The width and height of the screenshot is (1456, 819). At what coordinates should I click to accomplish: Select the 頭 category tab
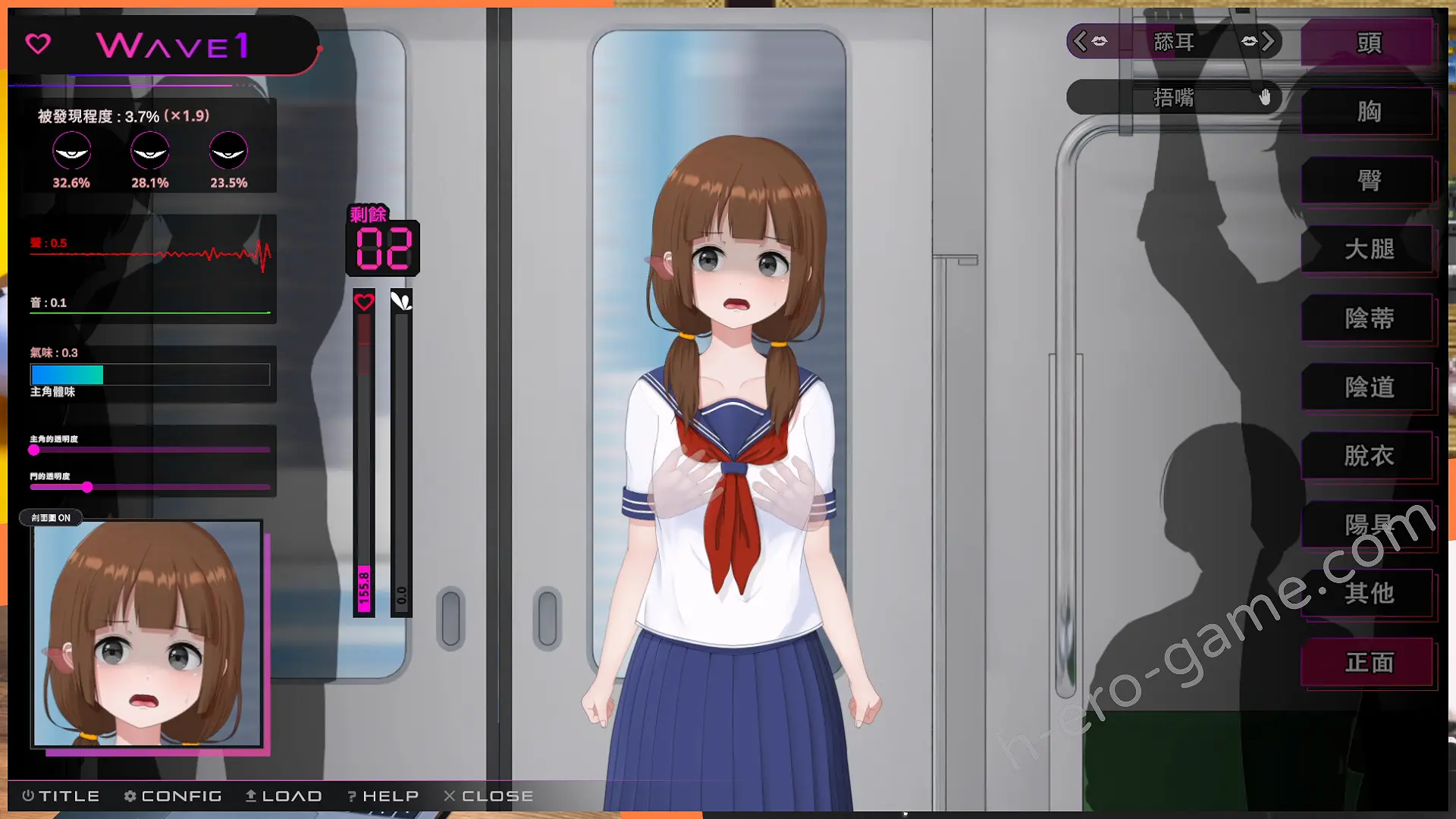click(1368, 43)
